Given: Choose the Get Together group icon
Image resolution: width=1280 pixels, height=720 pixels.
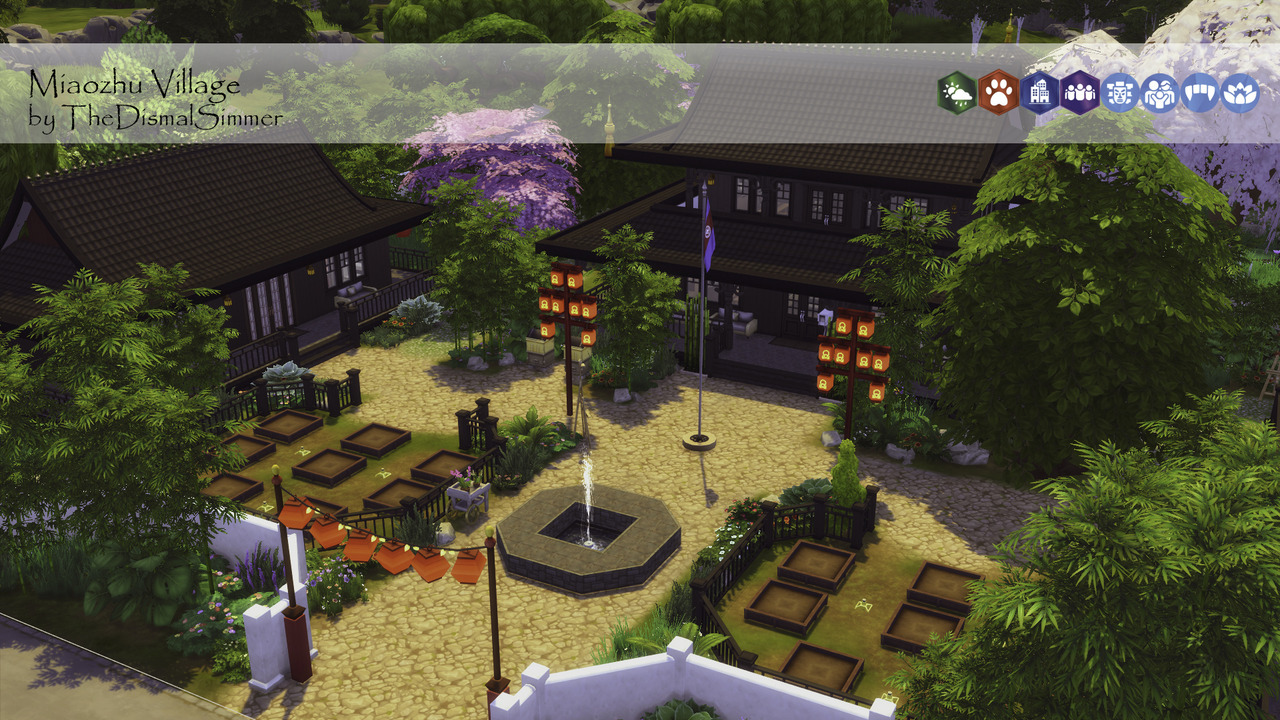Looking at the screenshot, I should [1080, 93].
